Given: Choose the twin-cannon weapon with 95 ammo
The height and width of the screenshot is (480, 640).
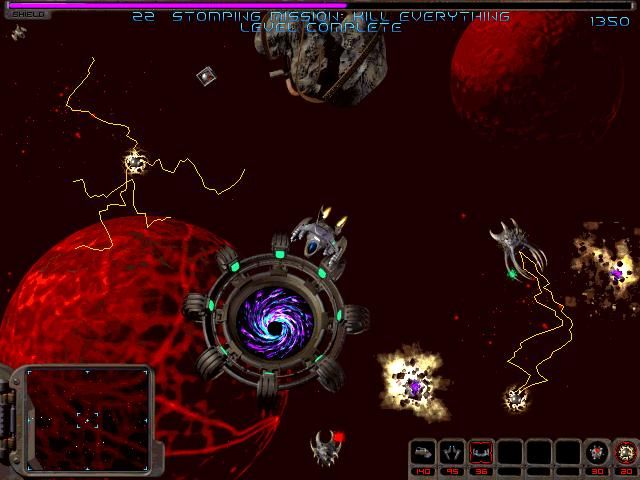Looking at the screenshot, I should (x=453, y=453).
